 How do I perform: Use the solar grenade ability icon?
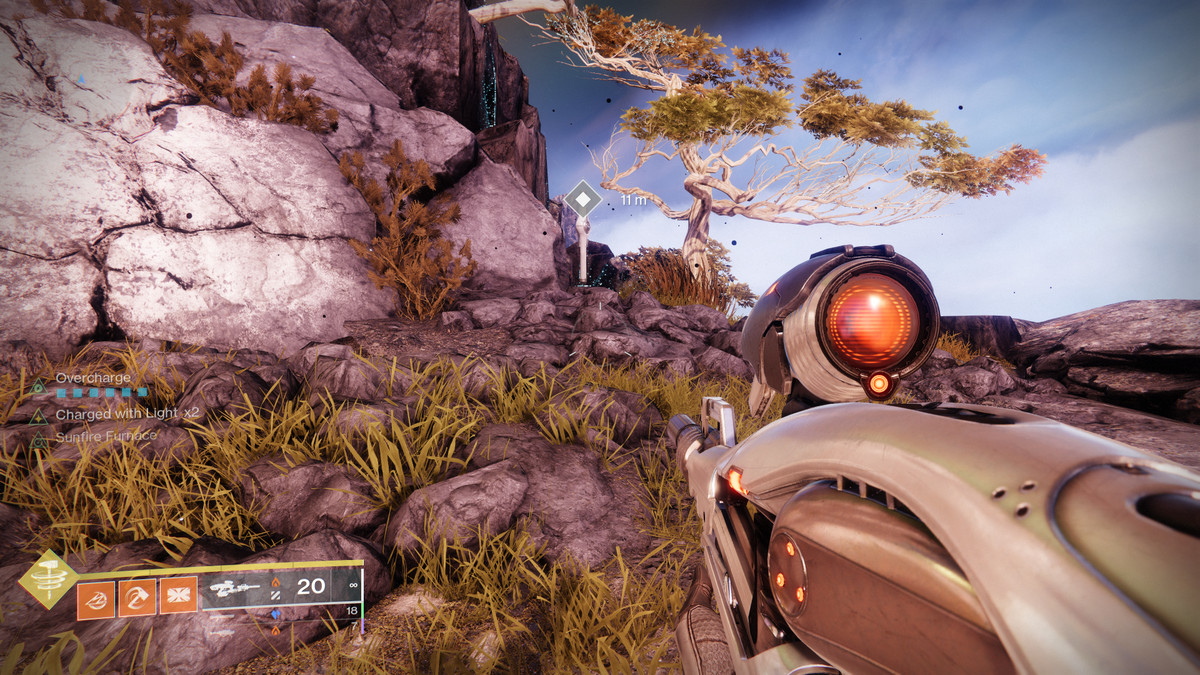point(95,597)
